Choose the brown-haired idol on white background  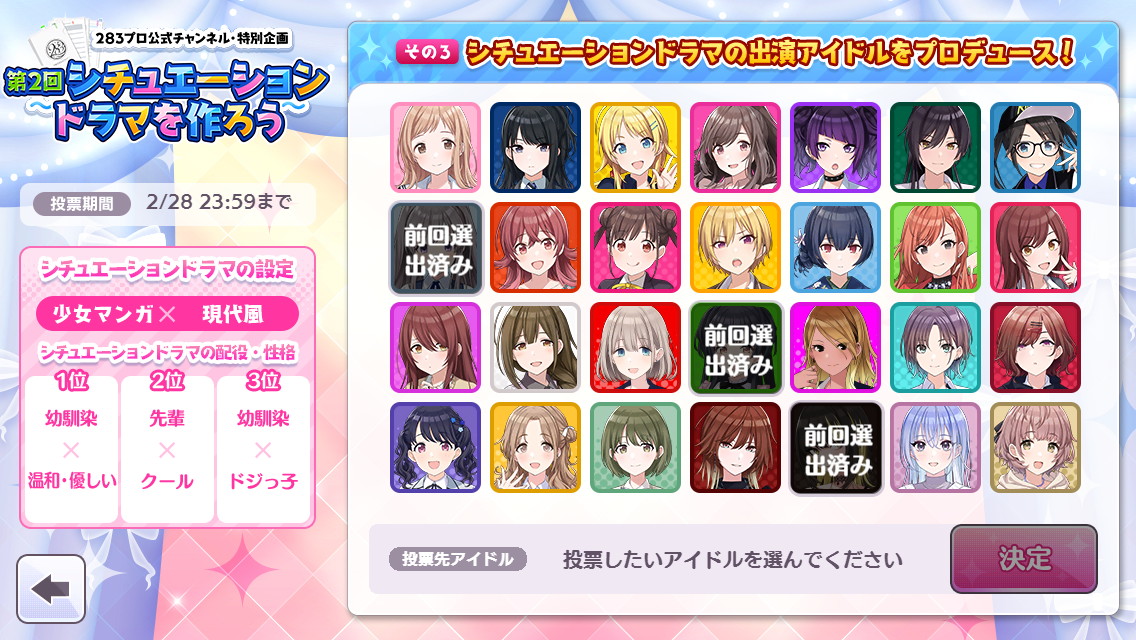(535, 347)
